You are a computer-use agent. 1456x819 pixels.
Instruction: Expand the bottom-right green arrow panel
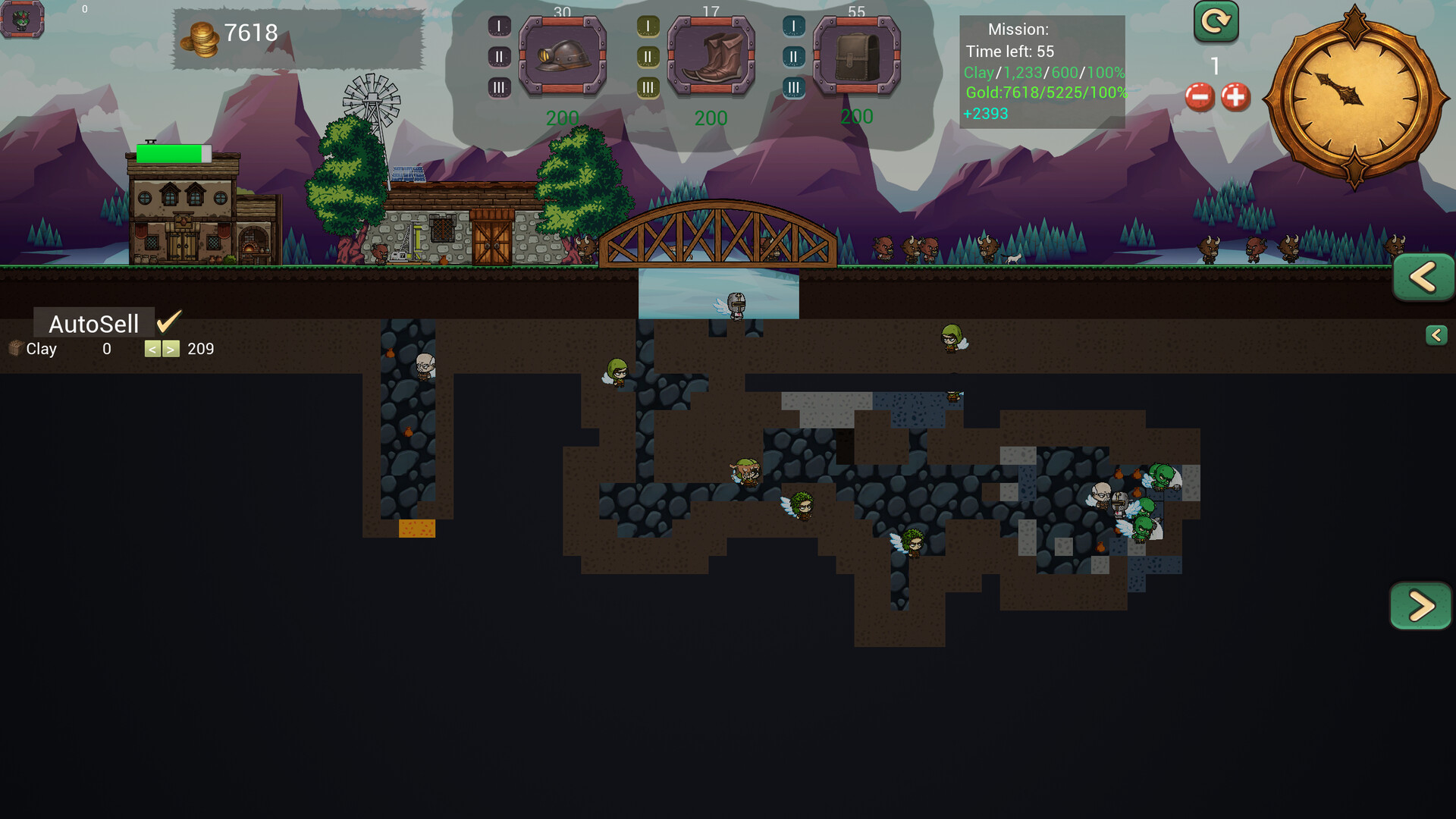coord(1423,606)
